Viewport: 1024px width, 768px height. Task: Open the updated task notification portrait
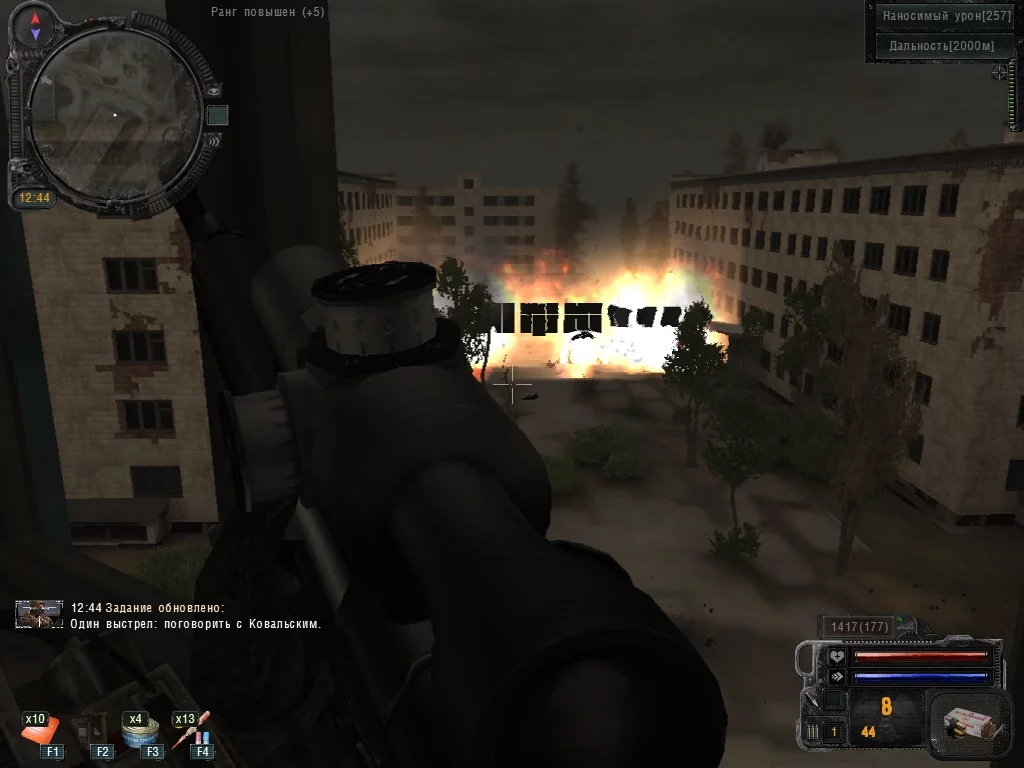[x=39, y=614]
